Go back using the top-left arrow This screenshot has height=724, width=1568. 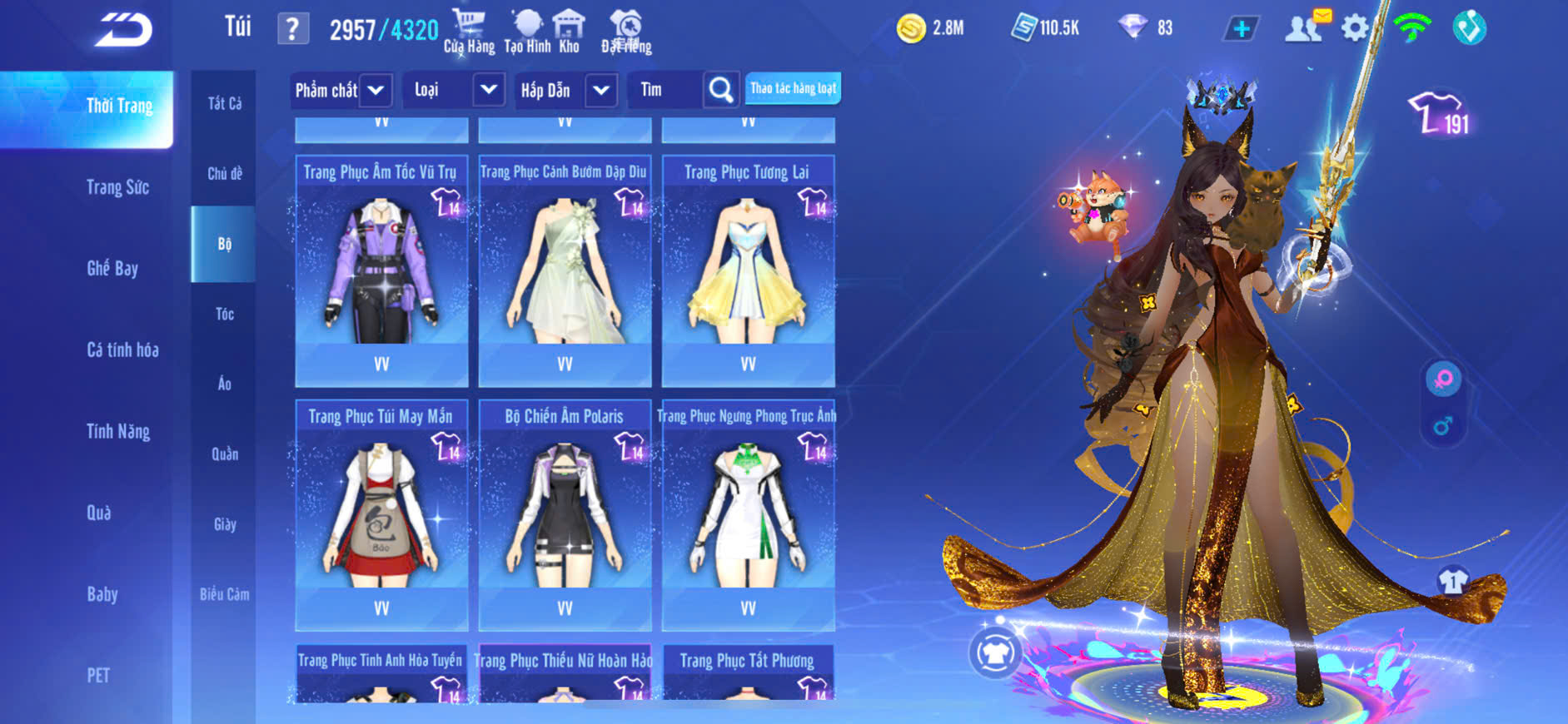click(123, 30)
